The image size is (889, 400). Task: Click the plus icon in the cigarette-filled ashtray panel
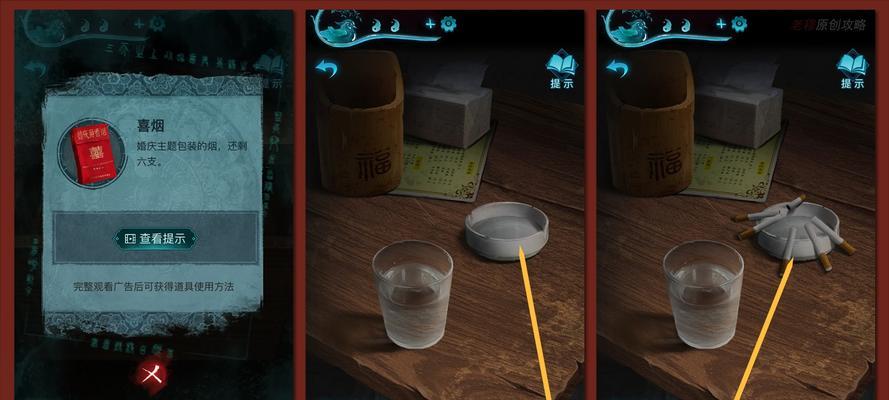click(722, 23)
